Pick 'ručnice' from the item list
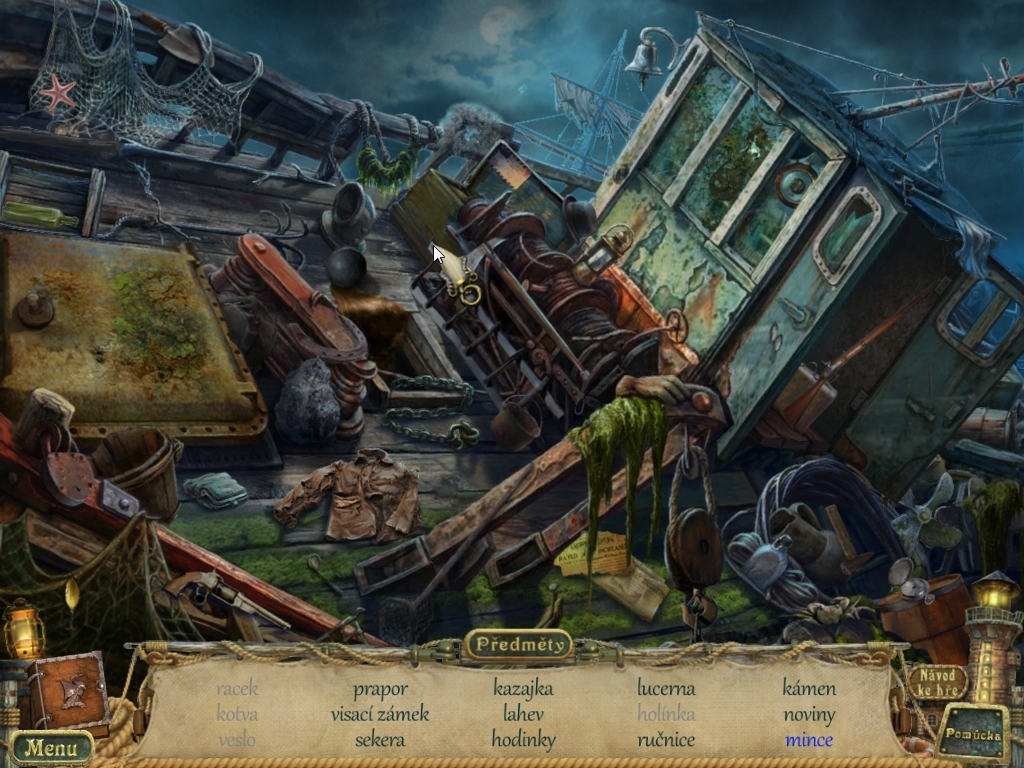The image size is (1024, 768). [666, 740]
